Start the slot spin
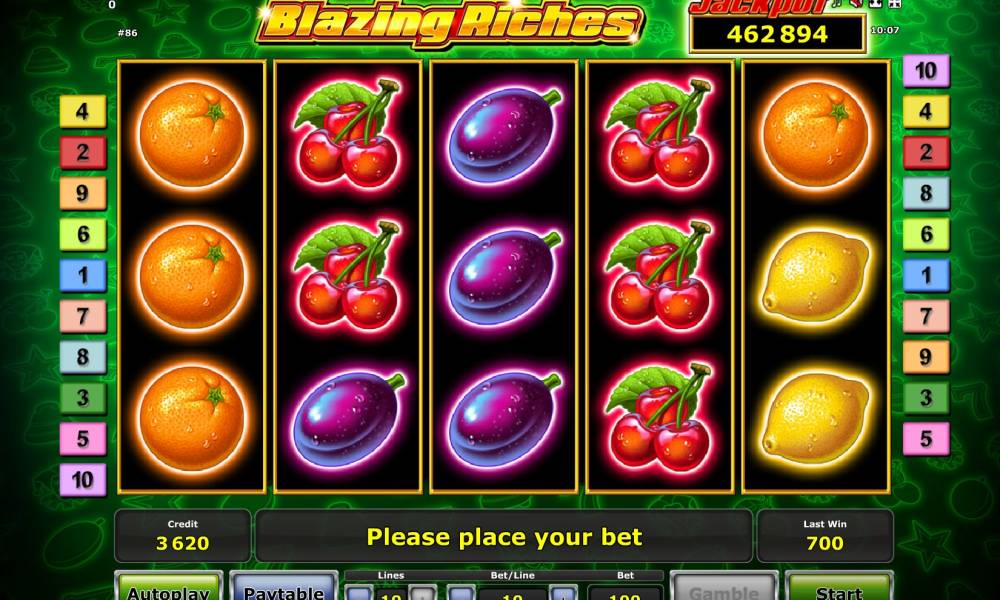Viewport: 1000px width, 600px height. tap(838, 589)
